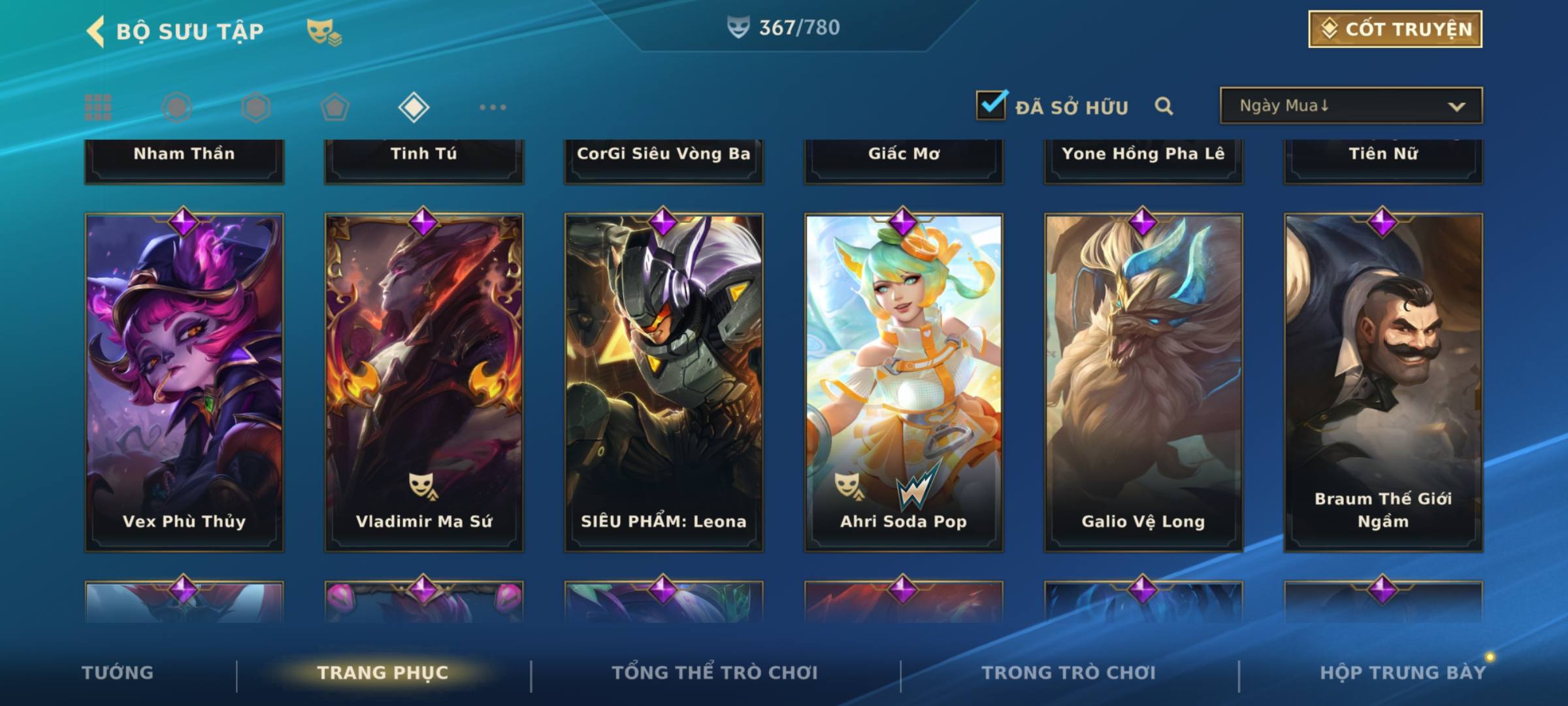Viewport: 1568px width, 706px height.
Task: Select SIÊU PHẨM: Leona skin card
Action: 664,382
